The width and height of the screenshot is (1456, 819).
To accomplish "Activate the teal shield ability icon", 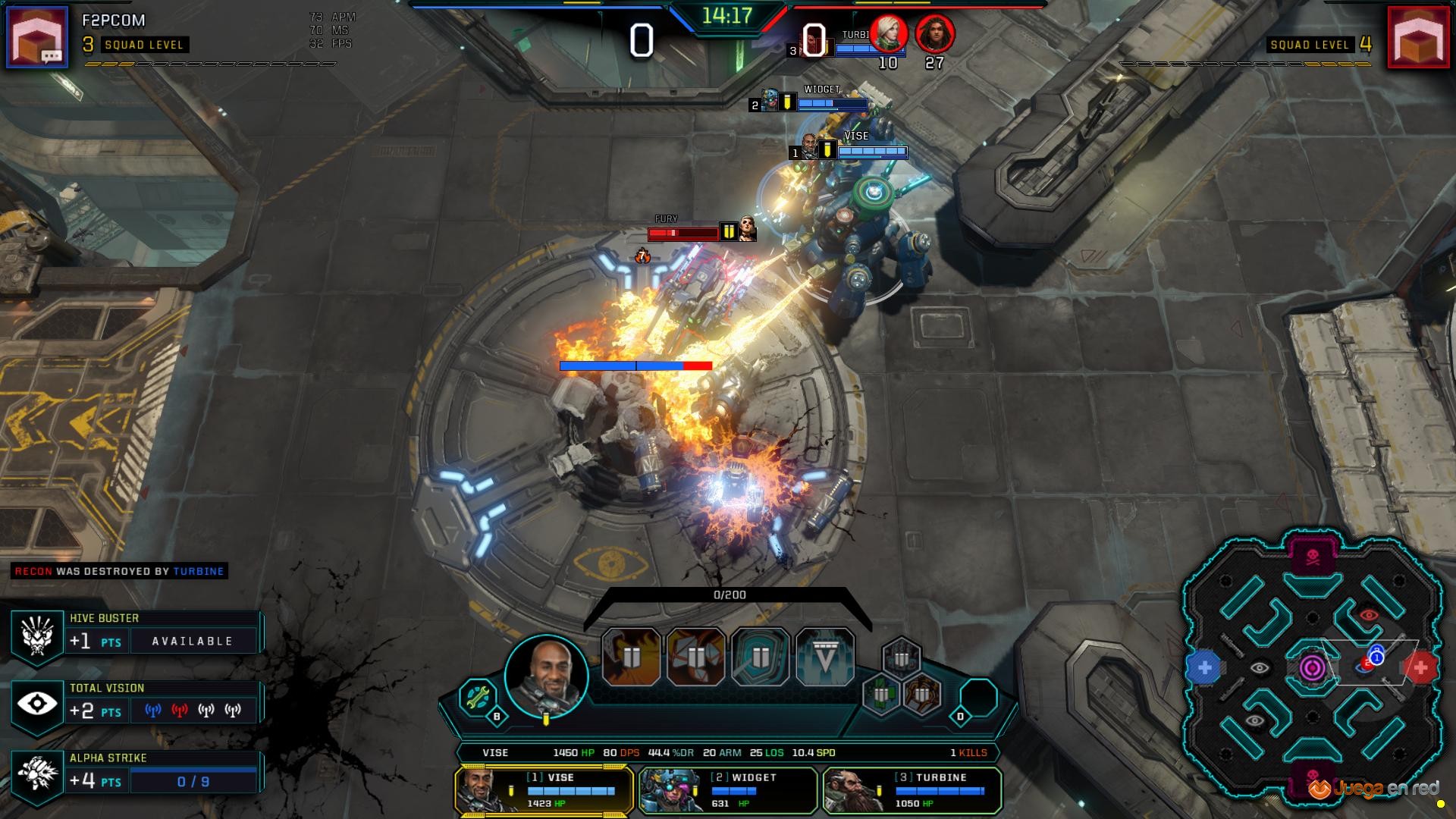I will coord(760,657).
